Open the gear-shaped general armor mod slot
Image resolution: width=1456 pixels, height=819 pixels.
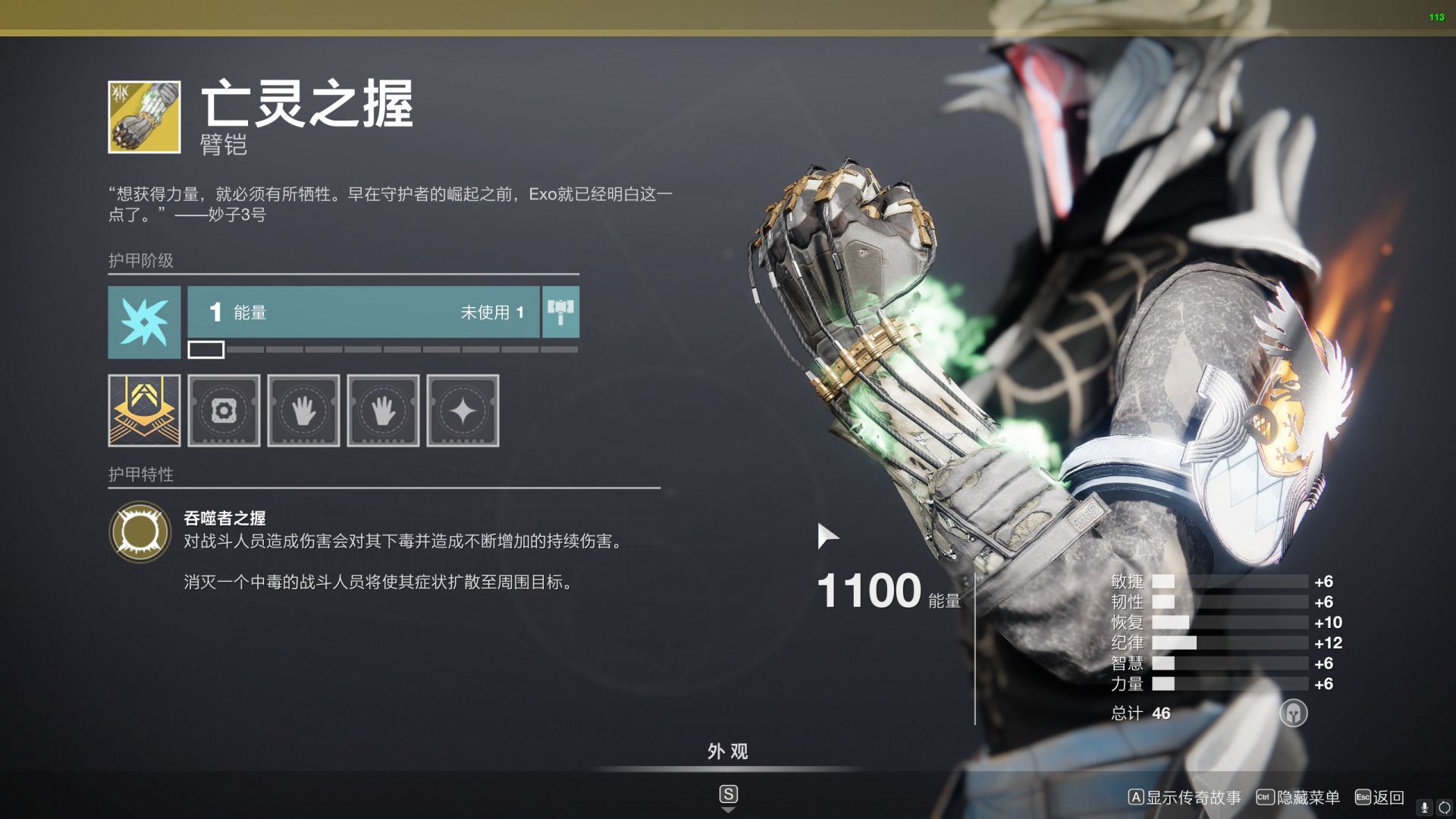224,410
